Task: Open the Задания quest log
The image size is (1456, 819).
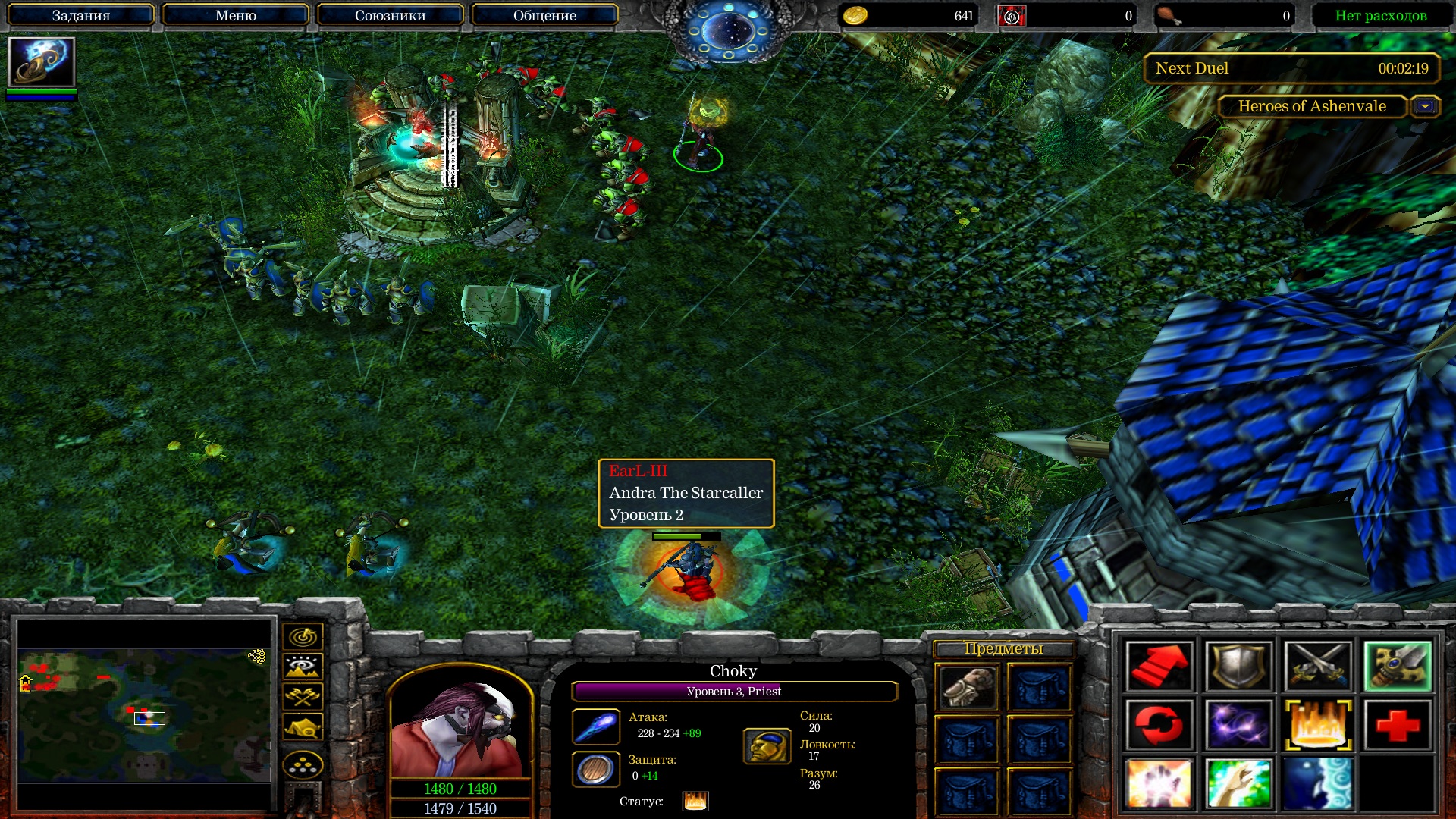Action: point(81,15)
